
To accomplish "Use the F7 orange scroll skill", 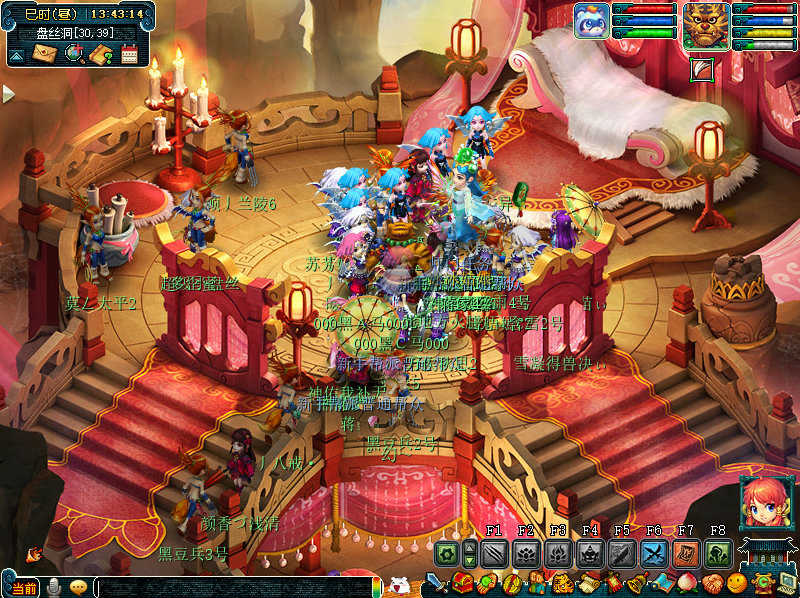I will click(x=686, y=554).
